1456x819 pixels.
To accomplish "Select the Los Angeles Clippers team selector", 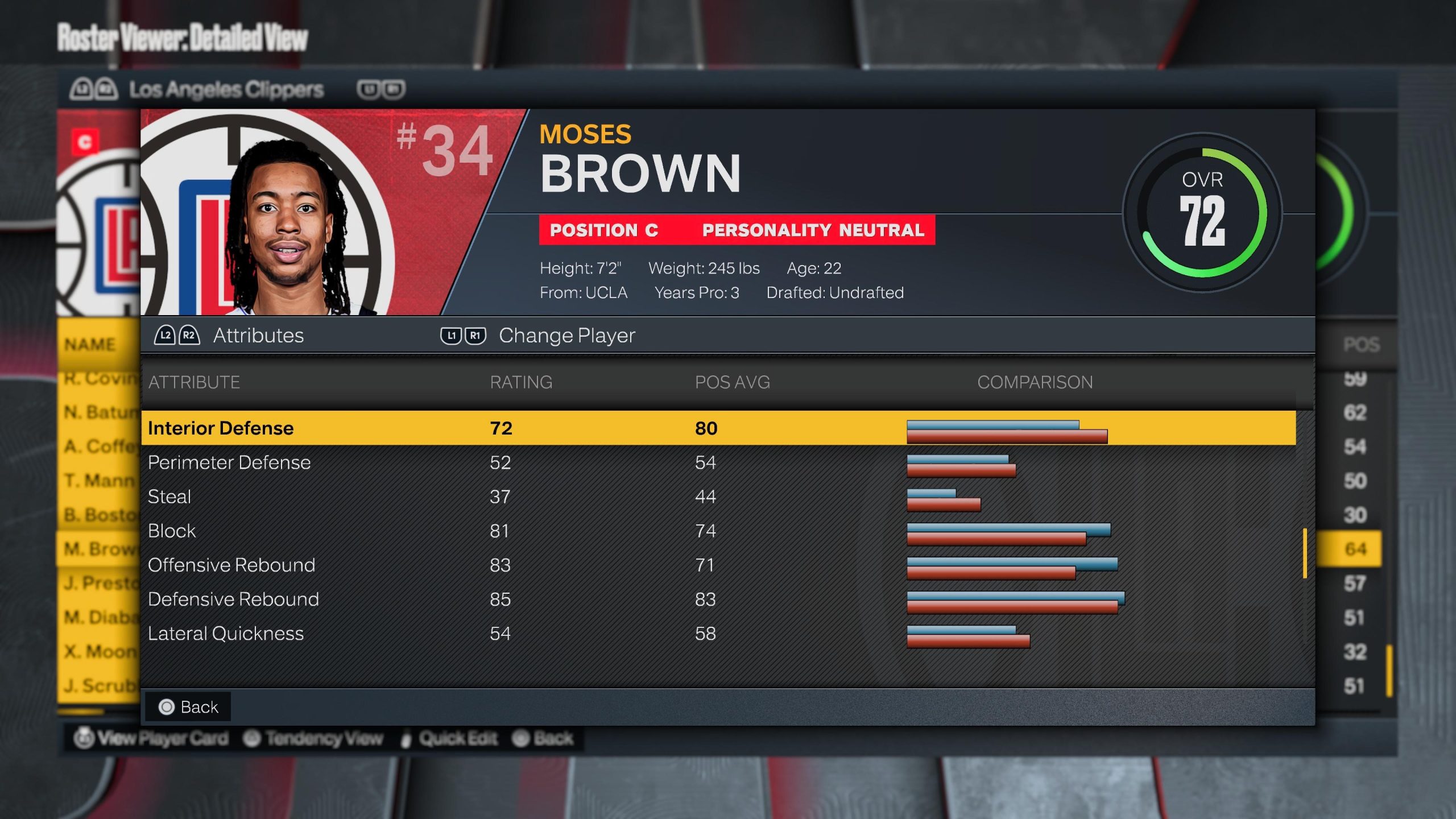I will [x=226, y=89].
